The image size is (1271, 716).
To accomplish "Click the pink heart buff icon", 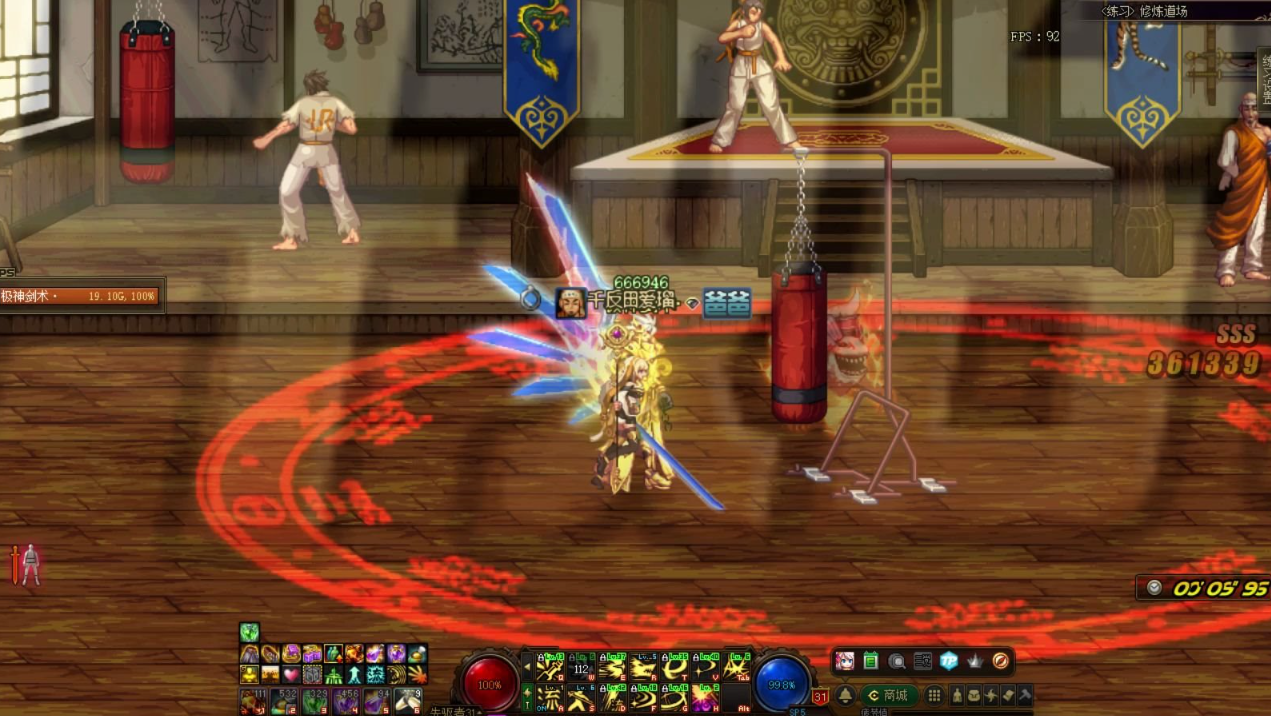I will [291, 674].
